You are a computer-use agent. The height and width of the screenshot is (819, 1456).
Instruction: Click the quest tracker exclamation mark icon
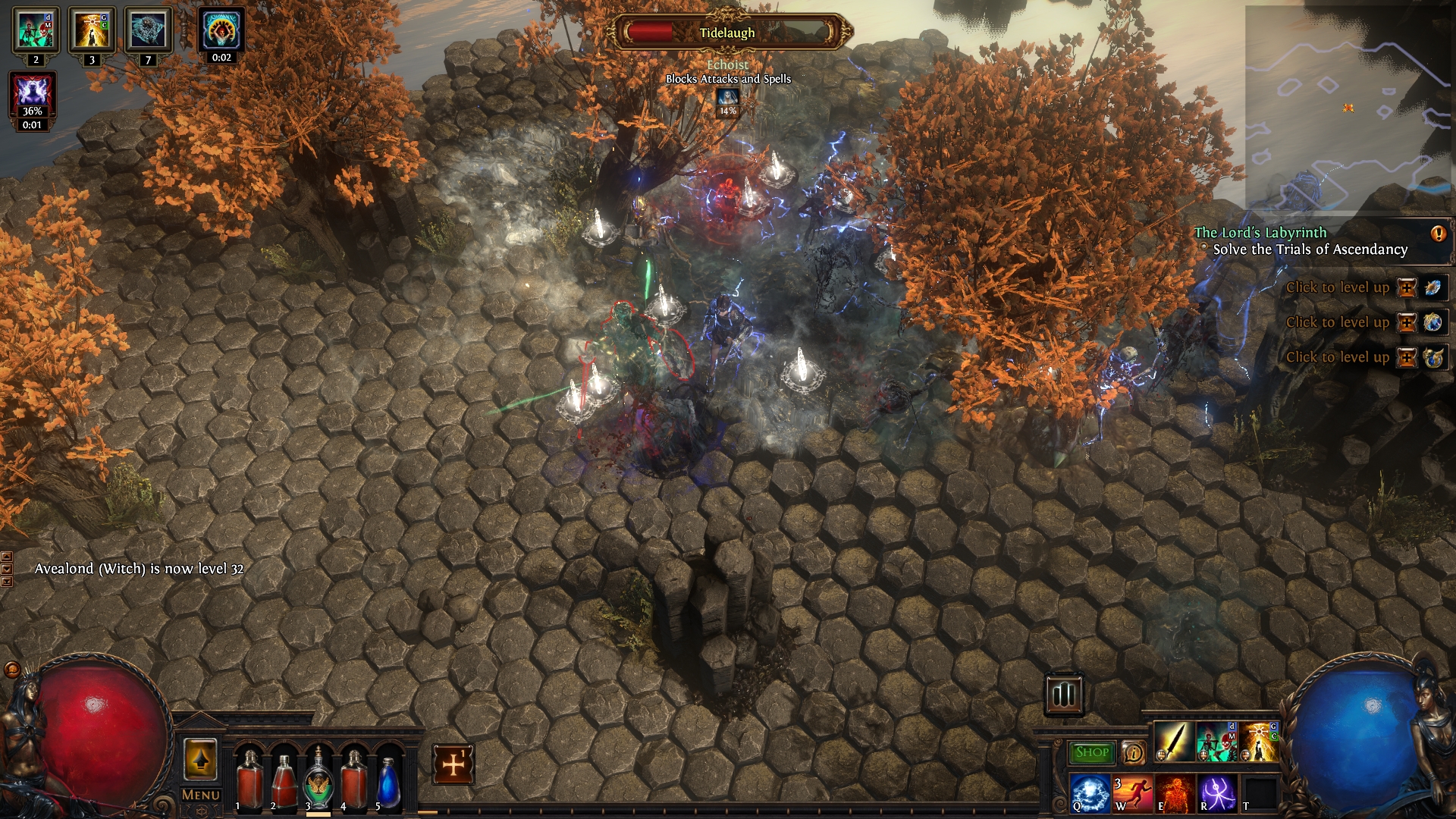click(1438, 234)
